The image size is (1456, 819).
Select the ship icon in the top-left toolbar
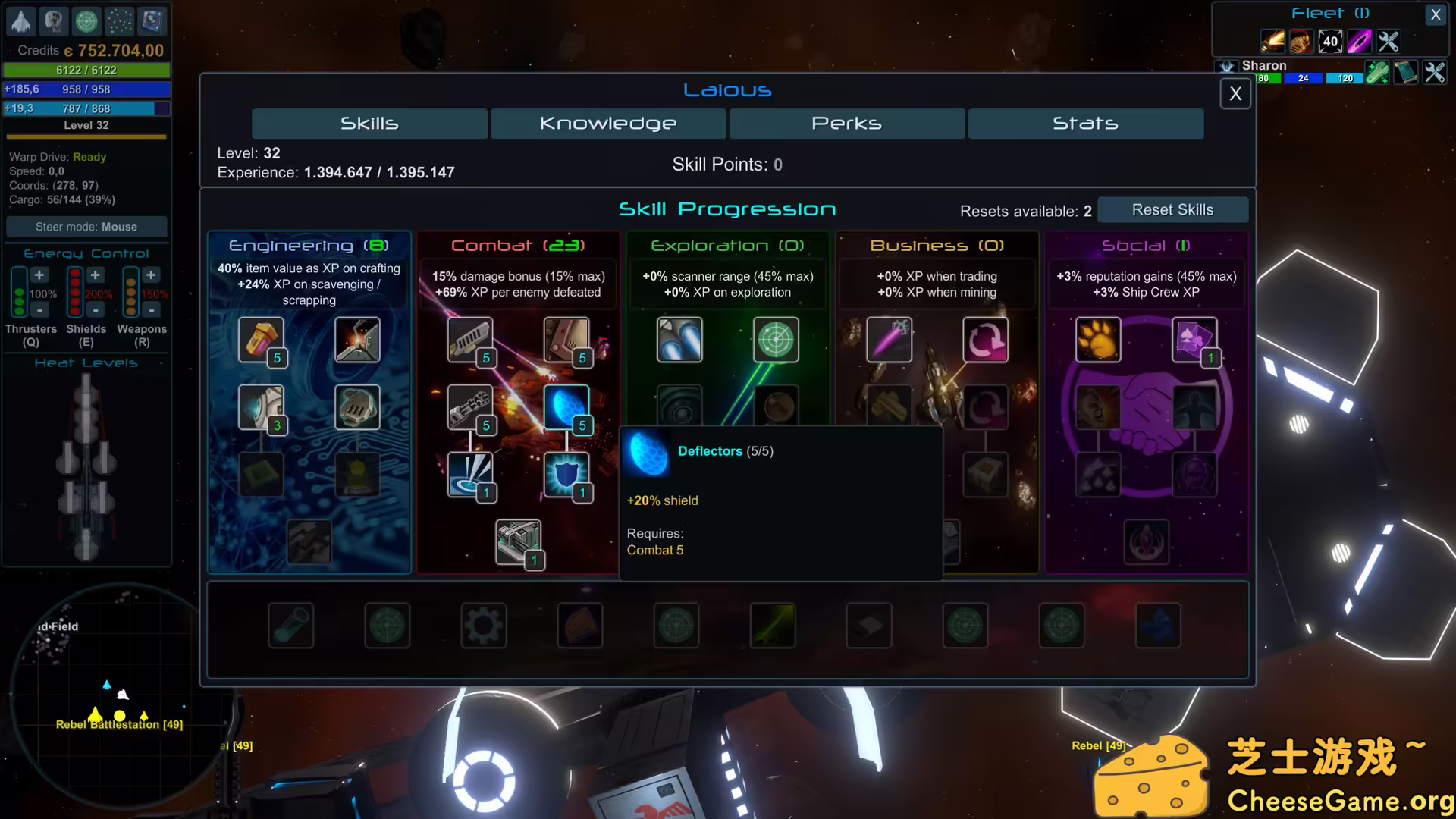(x=20, y=21)
